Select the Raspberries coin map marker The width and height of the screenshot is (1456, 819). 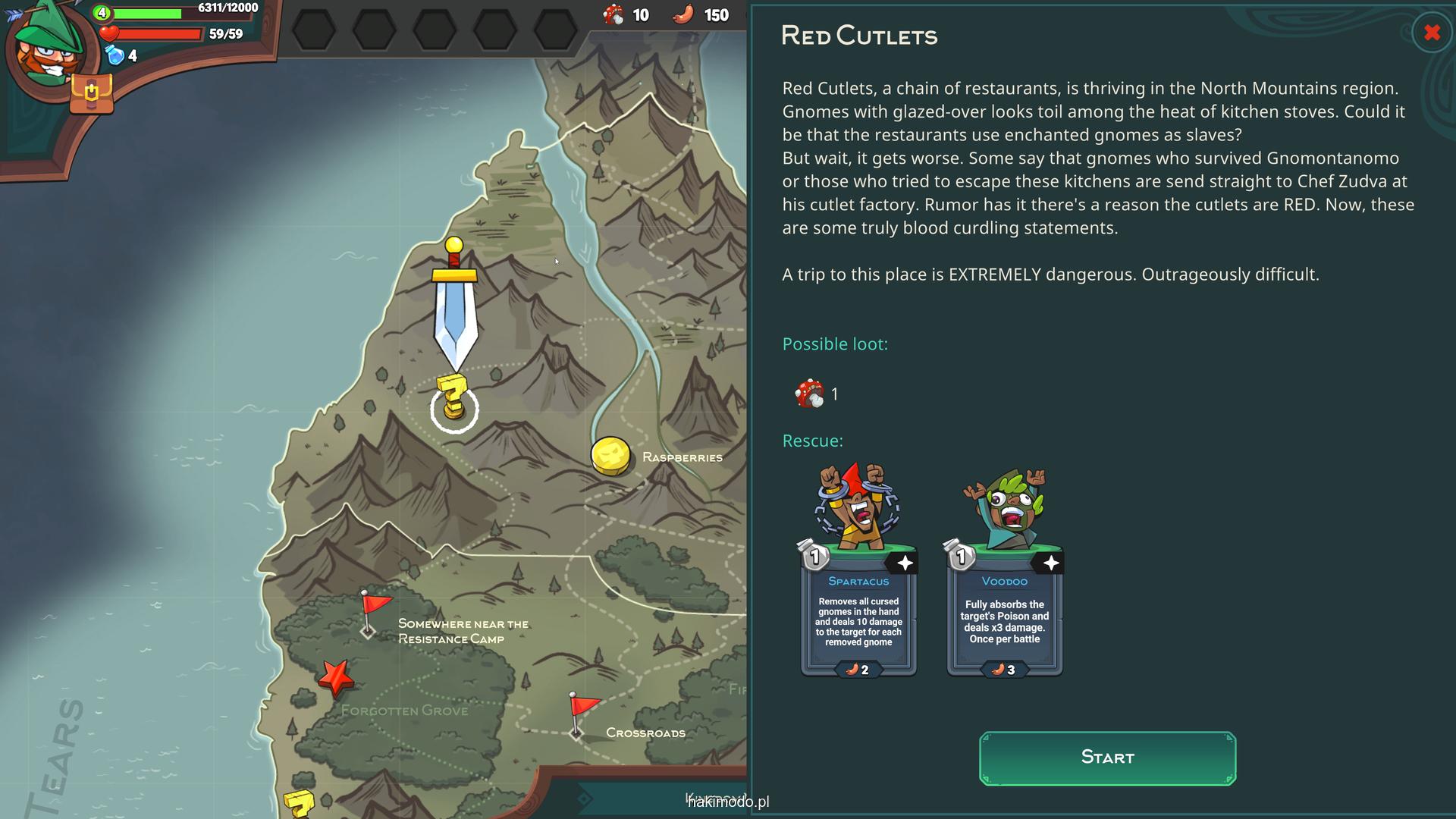tap(610, 456)
